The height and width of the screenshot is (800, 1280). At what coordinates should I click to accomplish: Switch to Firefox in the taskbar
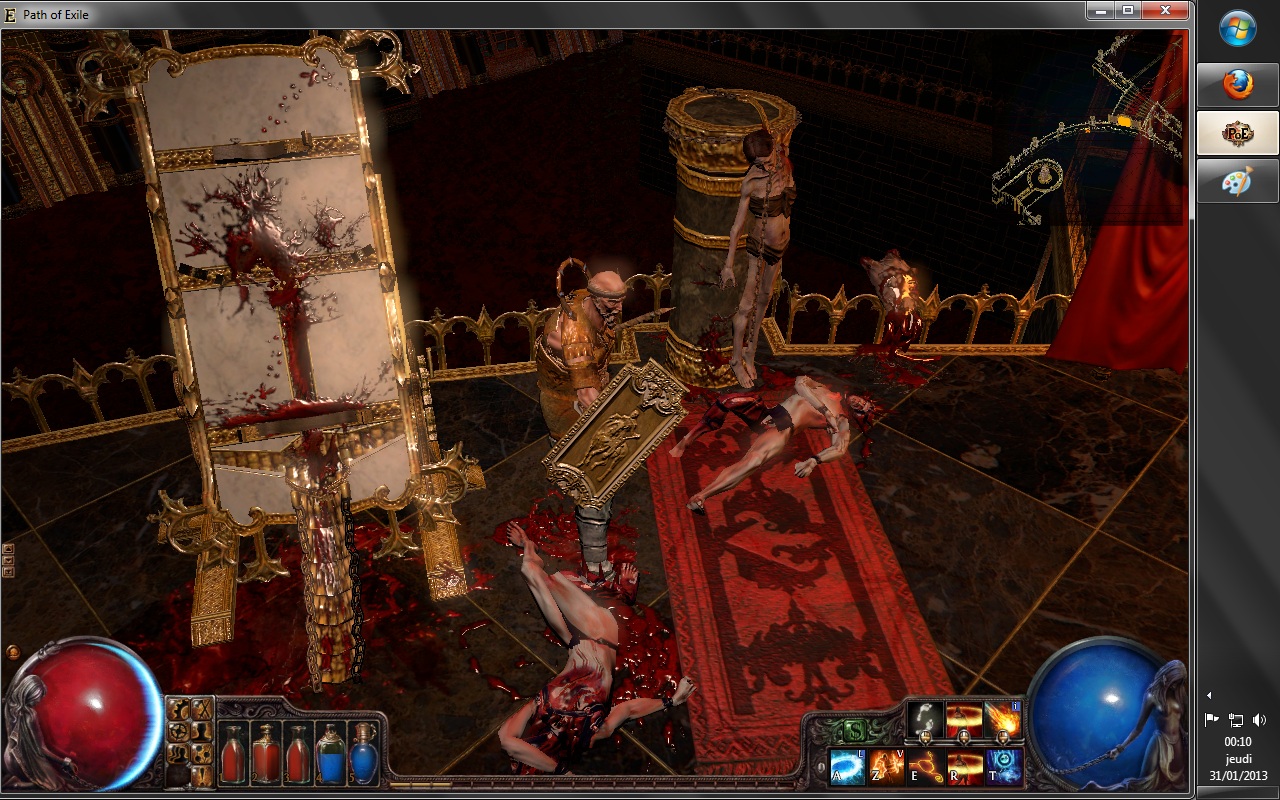pyautogui.click(x=1238, y=84)
